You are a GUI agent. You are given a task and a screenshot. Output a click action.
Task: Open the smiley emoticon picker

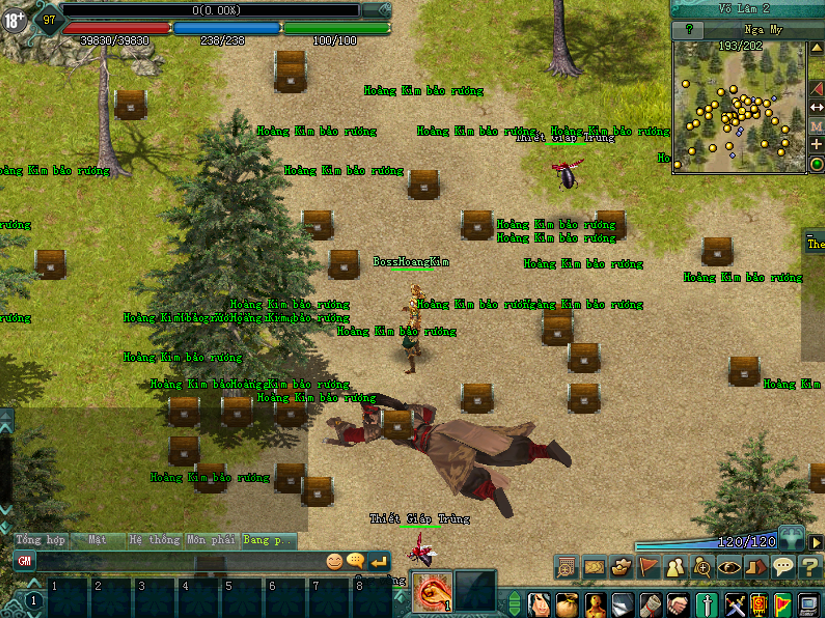(x=334, y=562)
